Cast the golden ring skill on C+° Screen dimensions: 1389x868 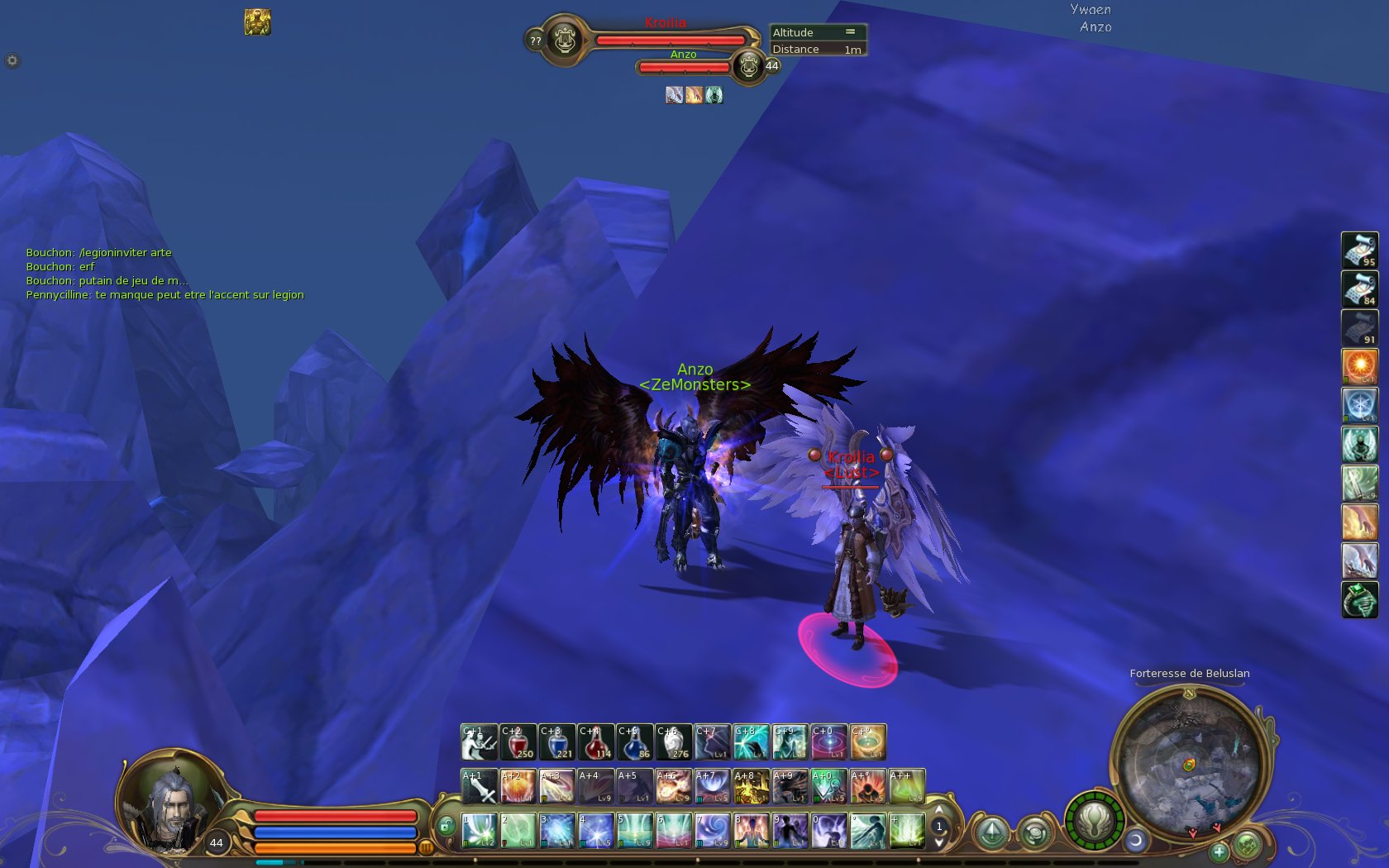[x=867, y=742]
